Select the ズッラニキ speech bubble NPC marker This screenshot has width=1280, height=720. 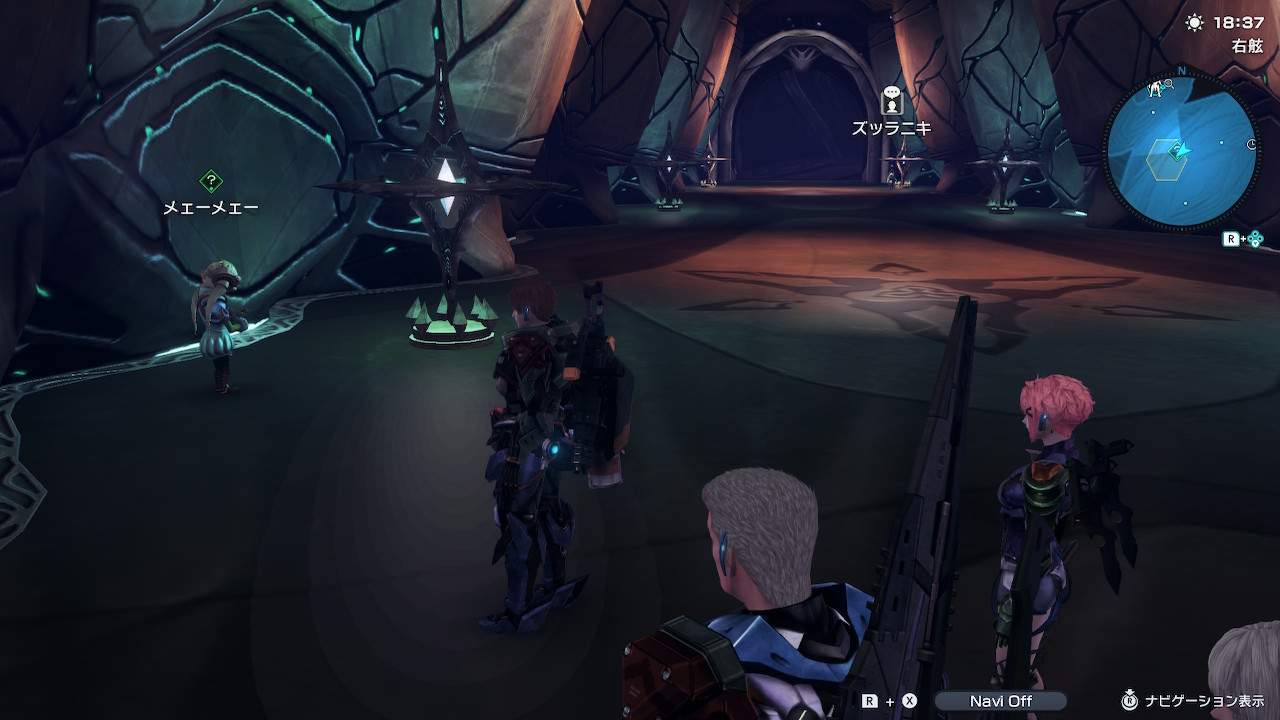892,101
